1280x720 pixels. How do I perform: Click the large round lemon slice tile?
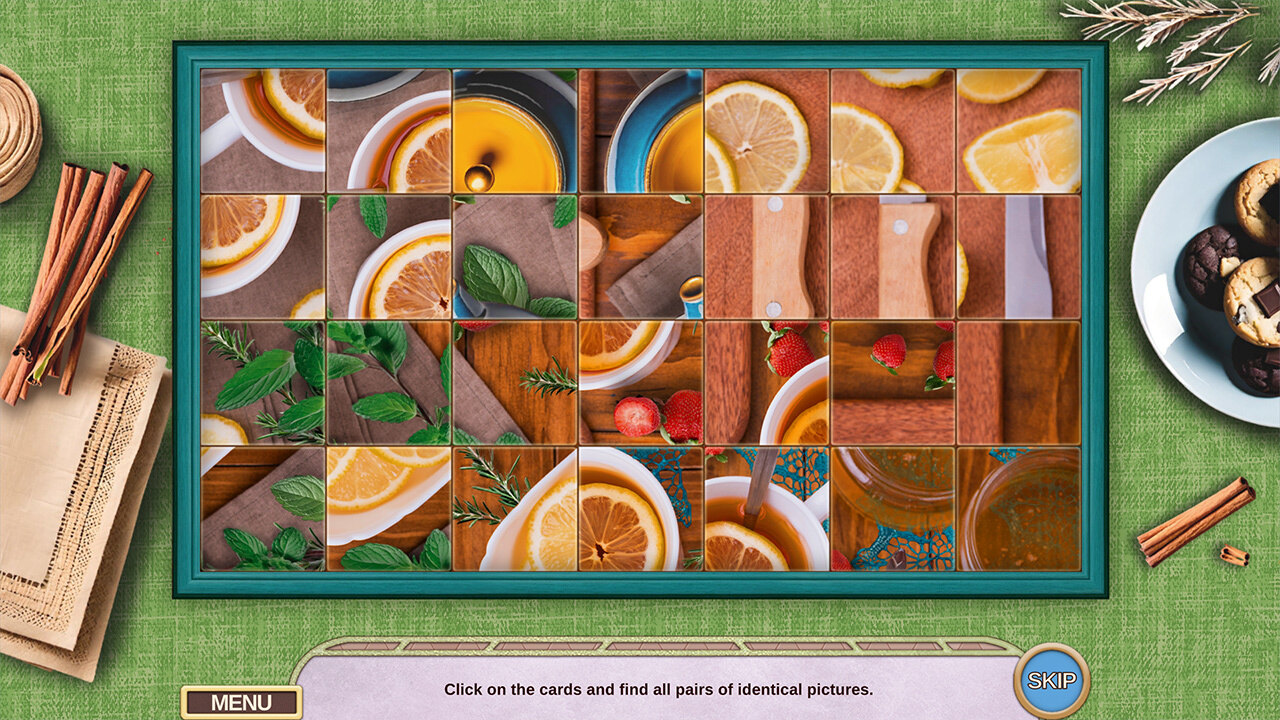point(767,131)
